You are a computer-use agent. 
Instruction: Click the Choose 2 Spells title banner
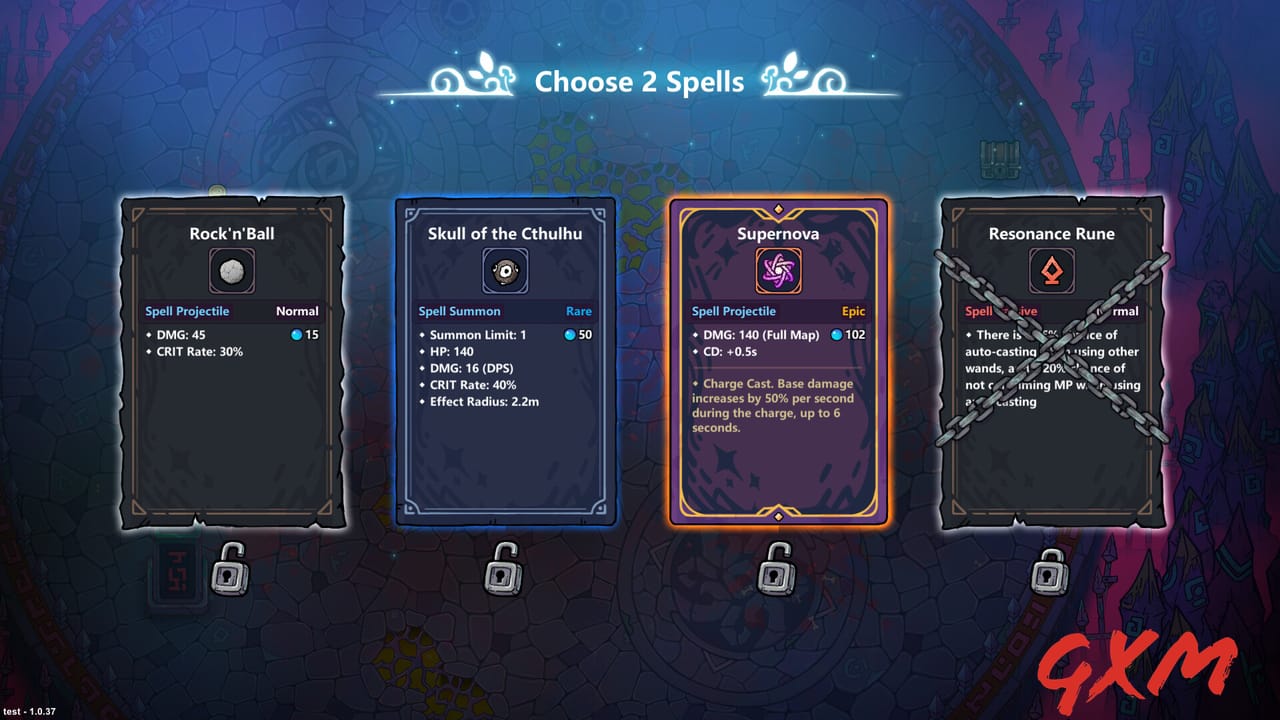(639, 82)
